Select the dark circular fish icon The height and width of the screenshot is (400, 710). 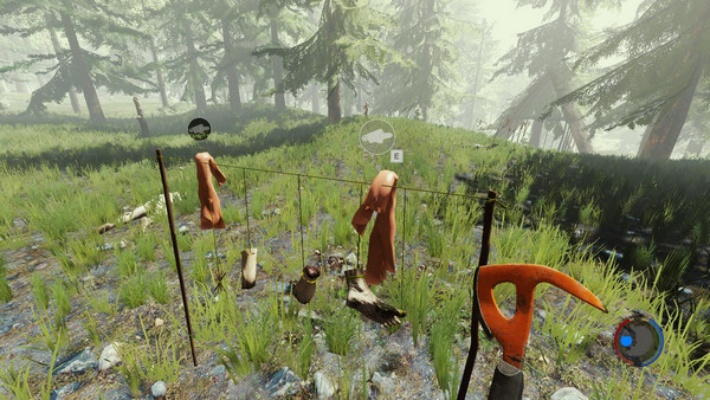(x=199, y=128)
